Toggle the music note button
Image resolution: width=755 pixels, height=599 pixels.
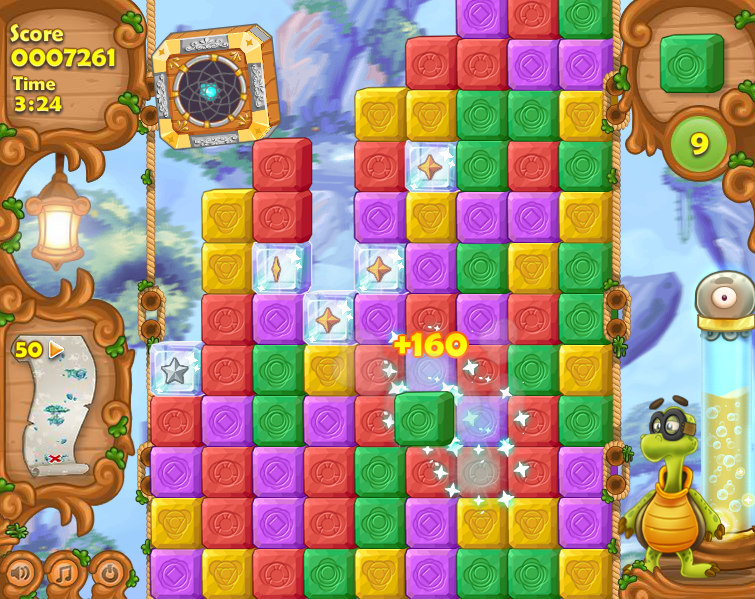[64, 574]
